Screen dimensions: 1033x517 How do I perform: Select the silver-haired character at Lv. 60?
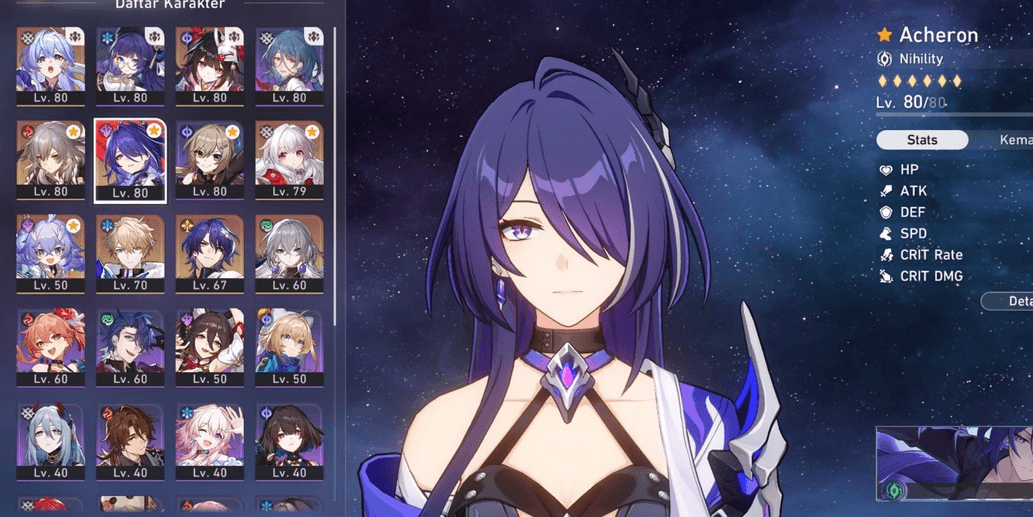click(x=289, y=253)
